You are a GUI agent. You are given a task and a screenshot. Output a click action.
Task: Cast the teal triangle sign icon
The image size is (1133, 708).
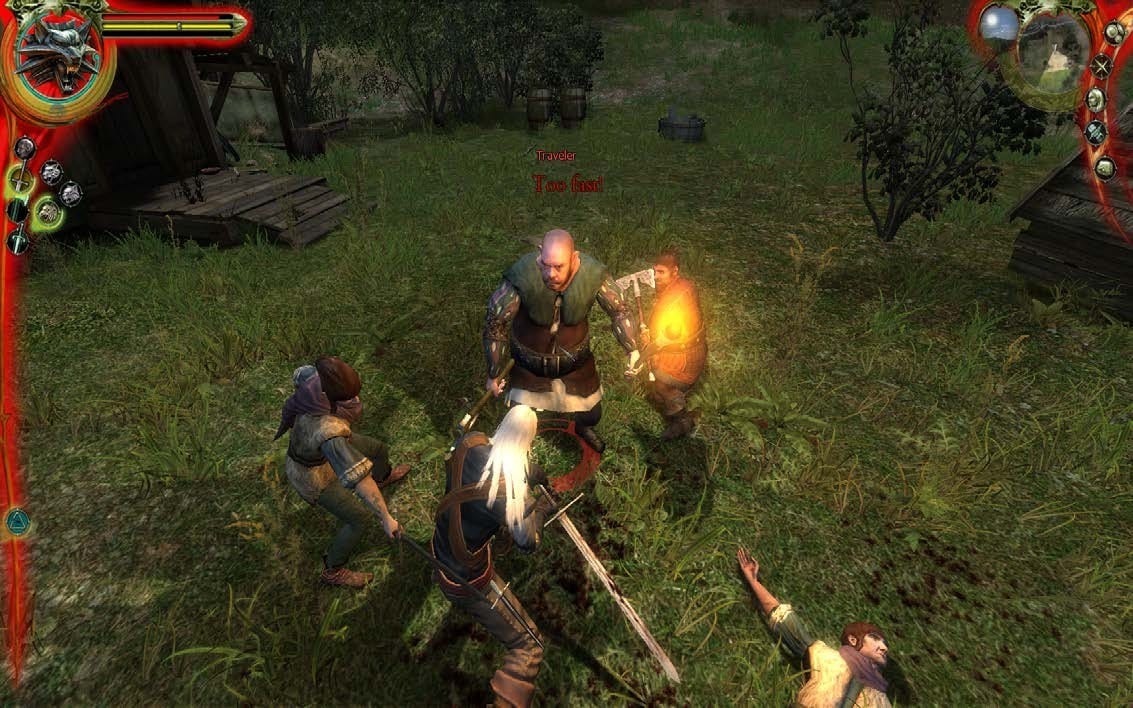click(x=17, y=521)
